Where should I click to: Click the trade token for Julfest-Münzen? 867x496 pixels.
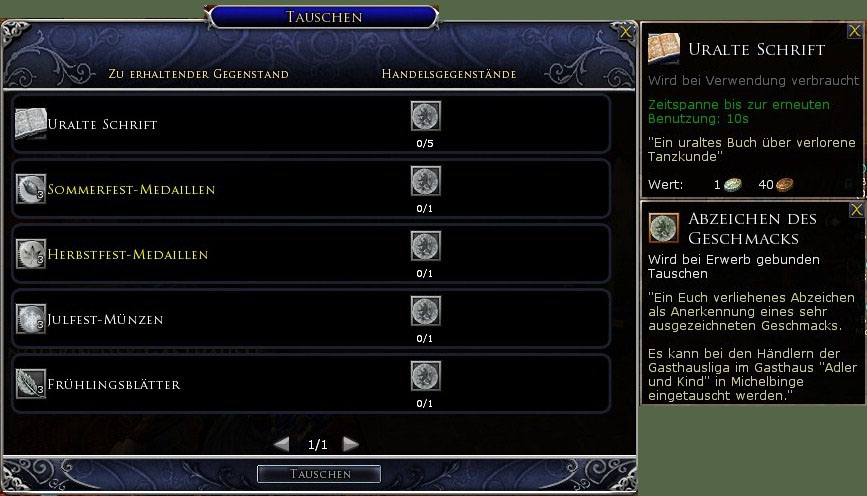pos(426,312)
